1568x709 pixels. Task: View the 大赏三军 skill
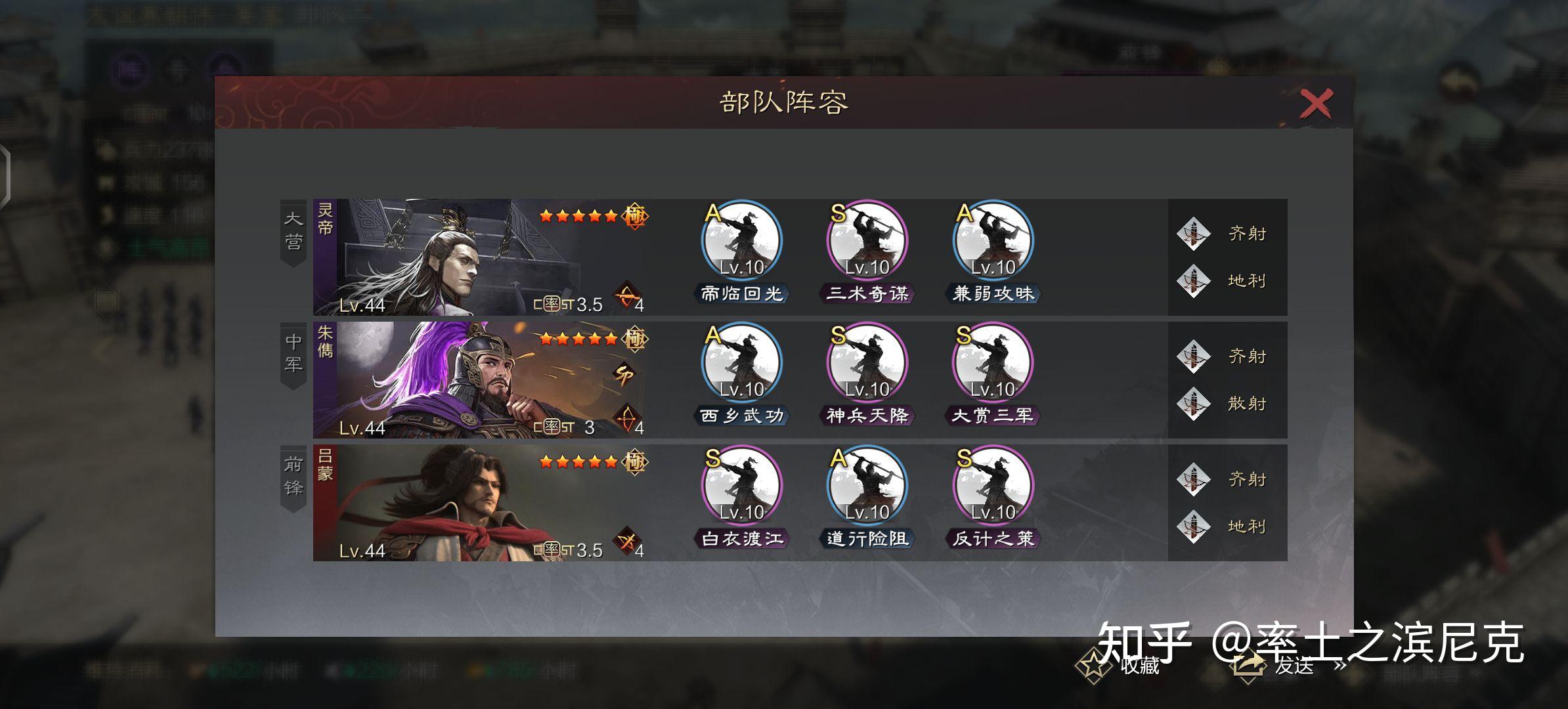coord(993,364)
